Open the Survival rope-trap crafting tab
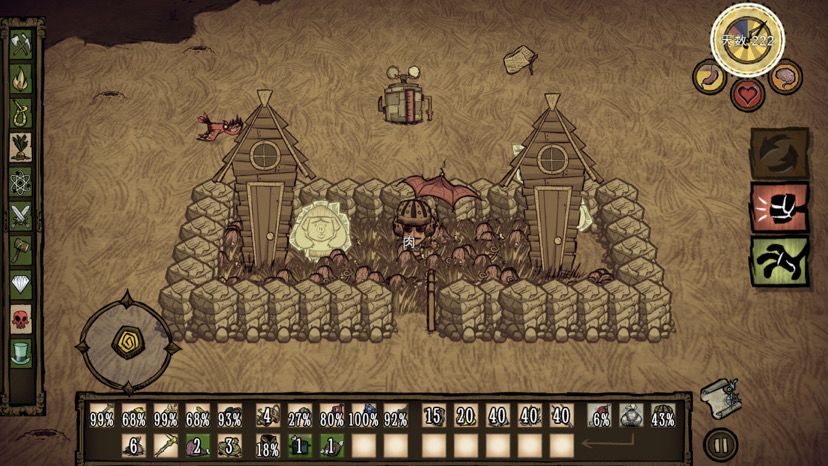828x466 pixels. 21,113
